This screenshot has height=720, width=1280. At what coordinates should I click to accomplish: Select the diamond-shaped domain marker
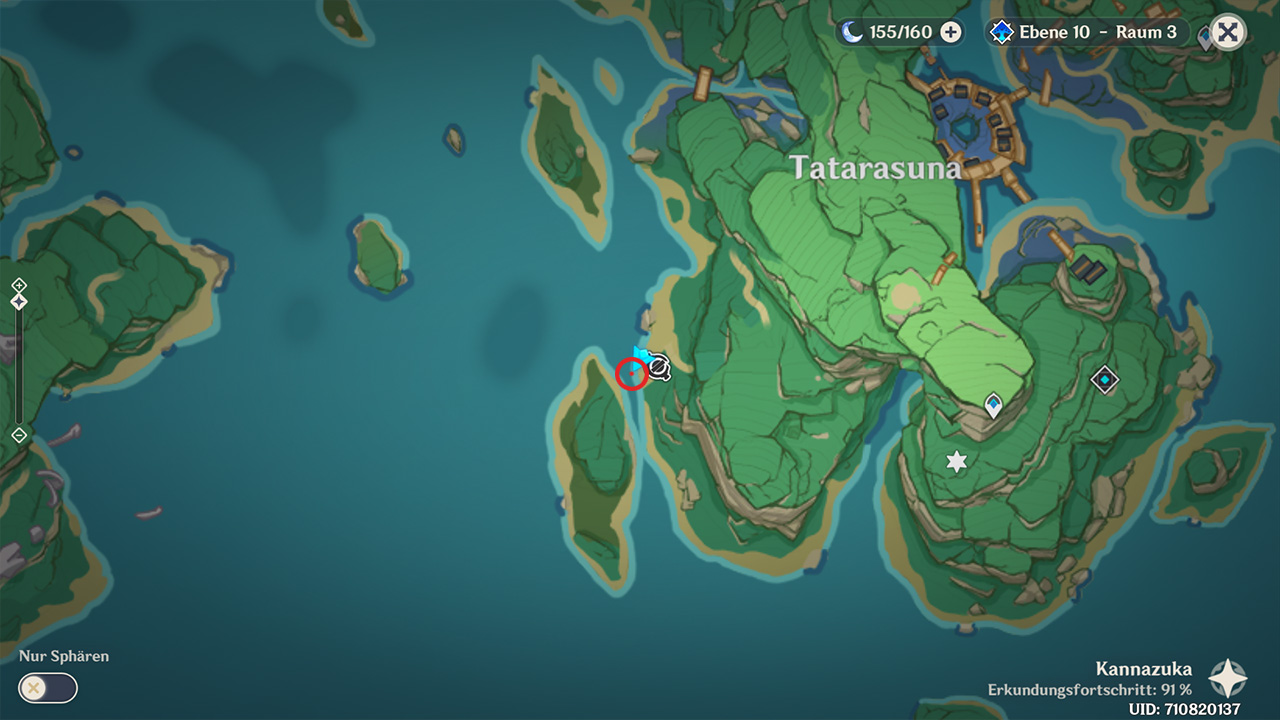(1104, 379)
